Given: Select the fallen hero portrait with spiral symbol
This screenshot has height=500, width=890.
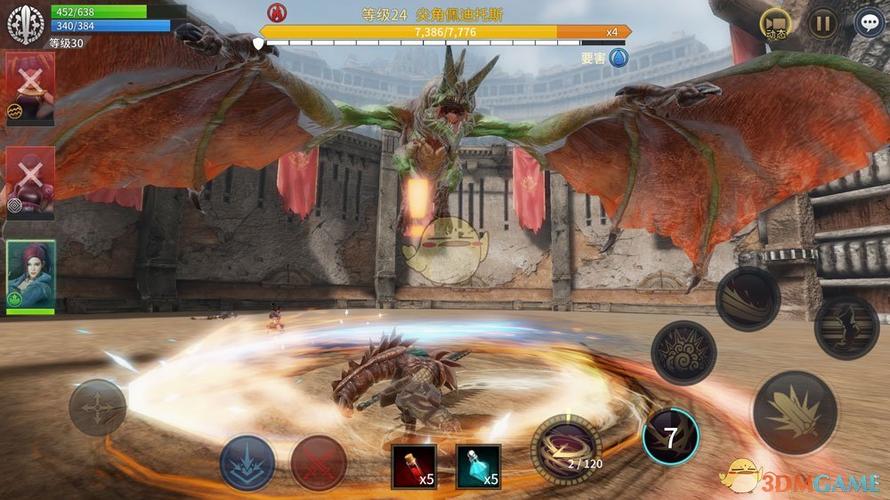Looking at the screenshot, I should coord(30,182).
